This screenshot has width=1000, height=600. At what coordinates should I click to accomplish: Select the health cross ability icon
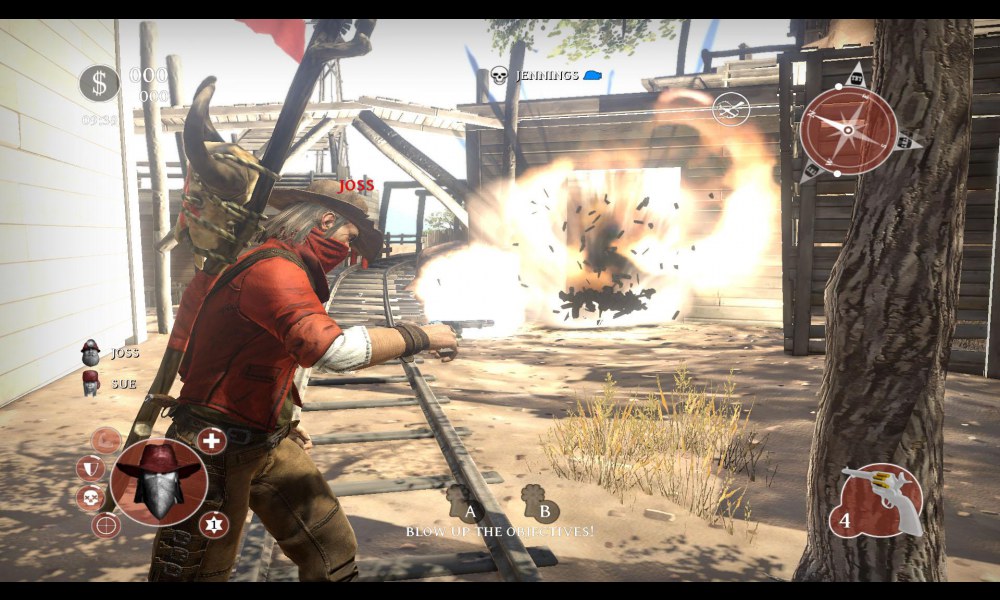tap(211, 440)
